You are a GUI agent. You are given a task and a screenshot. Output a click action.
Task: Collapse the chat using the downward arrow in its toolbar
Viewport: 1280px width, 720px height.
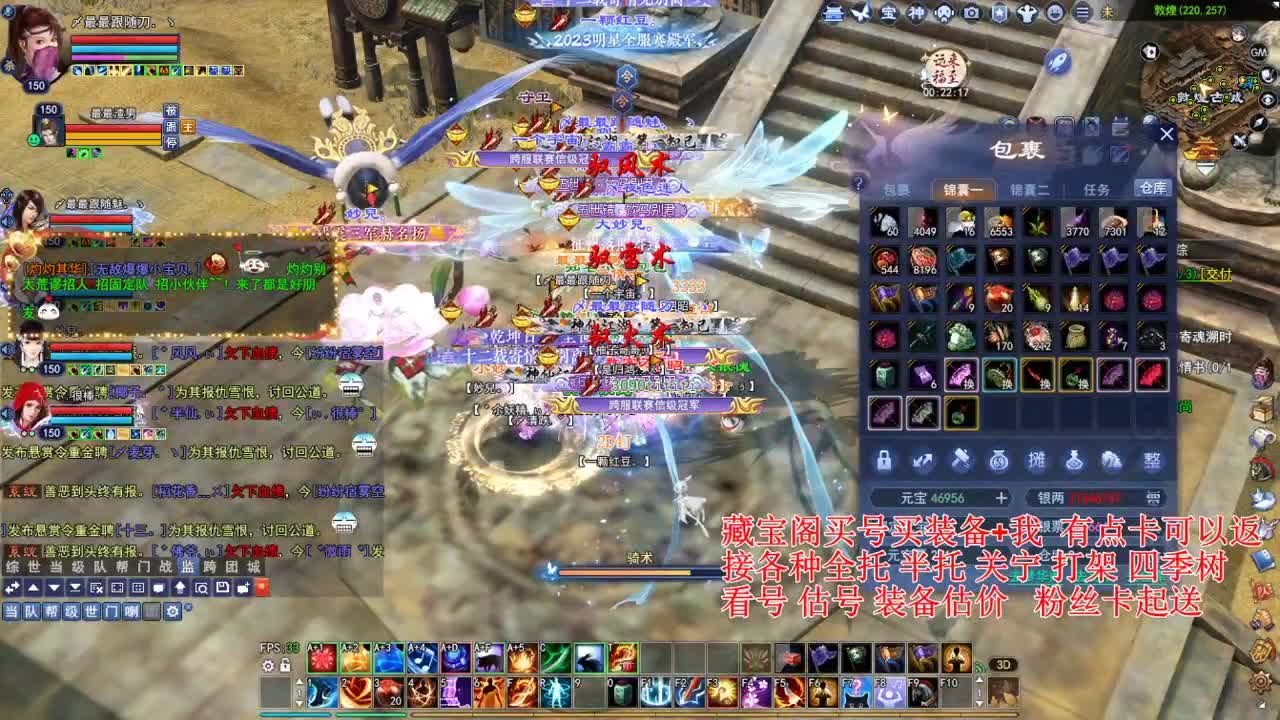[53, 588]
